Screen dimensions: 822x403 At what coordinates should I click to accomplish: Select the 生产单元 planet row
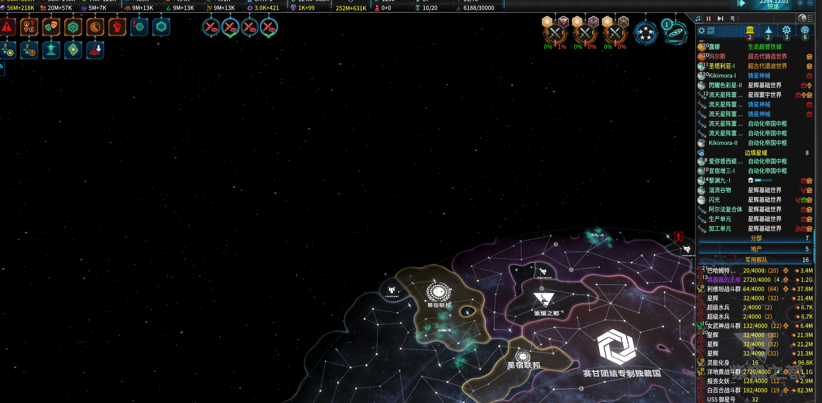(720, 219)
